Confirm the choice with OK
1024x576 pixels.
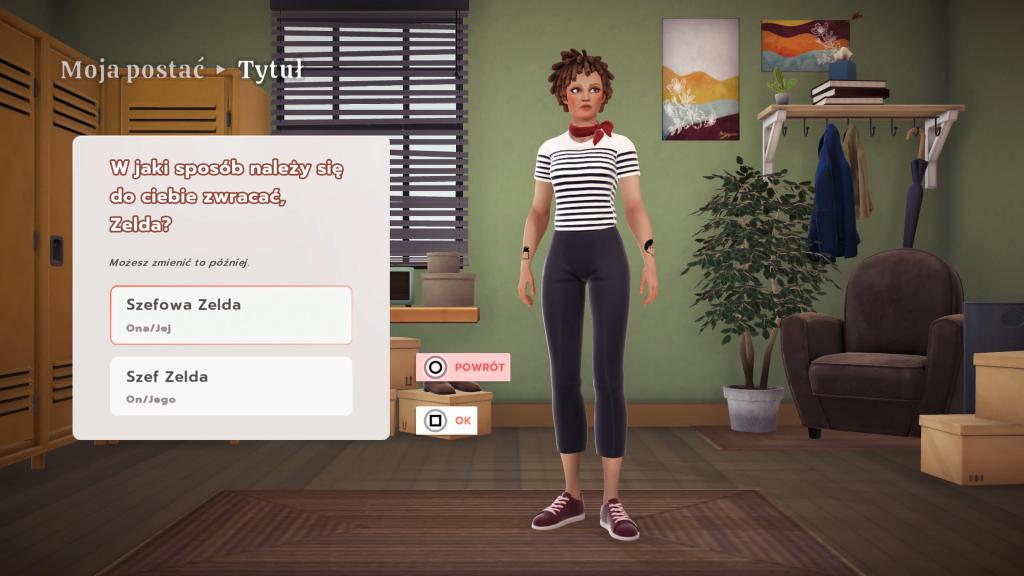pyautogui.click(x=446, y=420)
